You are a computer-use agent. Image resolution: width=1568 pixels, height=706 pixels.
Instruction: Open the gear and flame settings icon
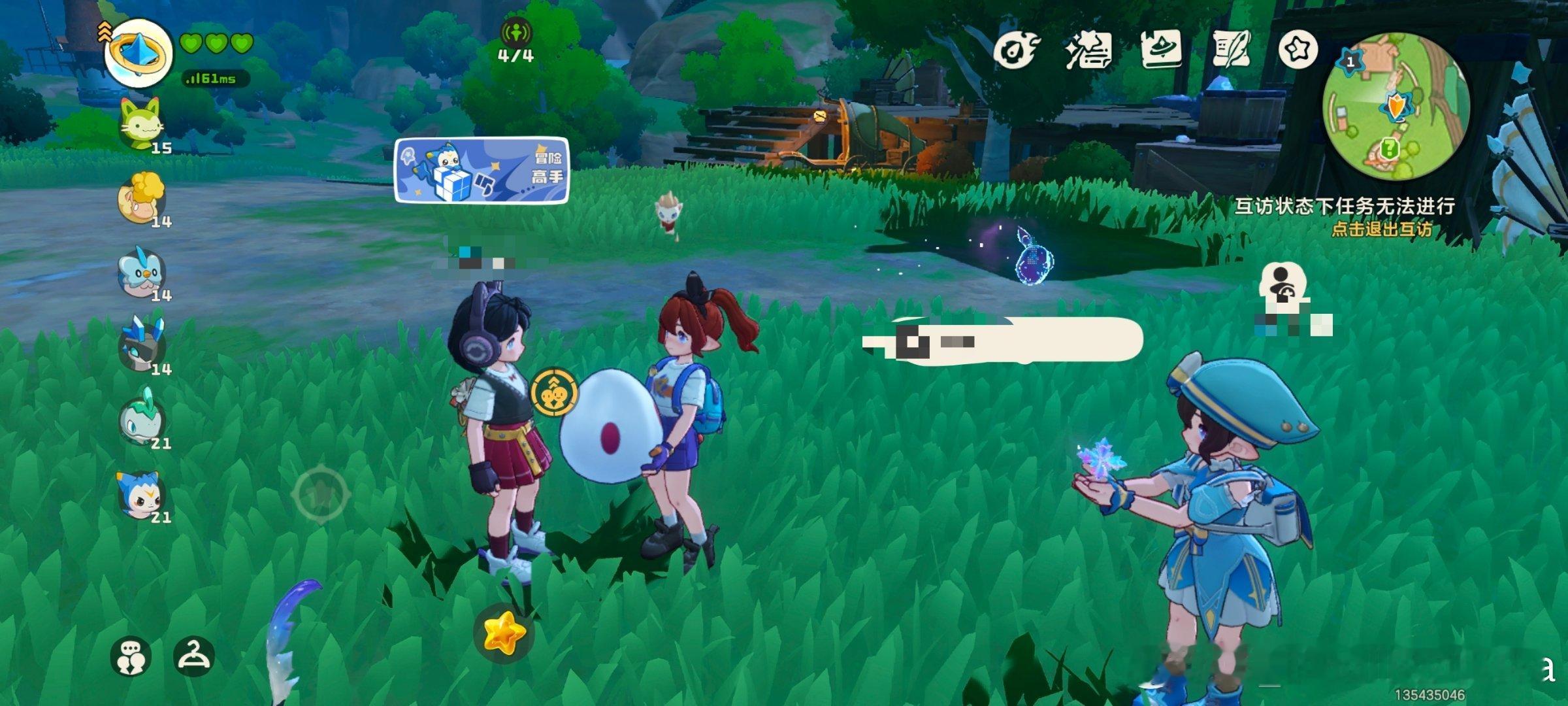click(x=1015, y=50)
